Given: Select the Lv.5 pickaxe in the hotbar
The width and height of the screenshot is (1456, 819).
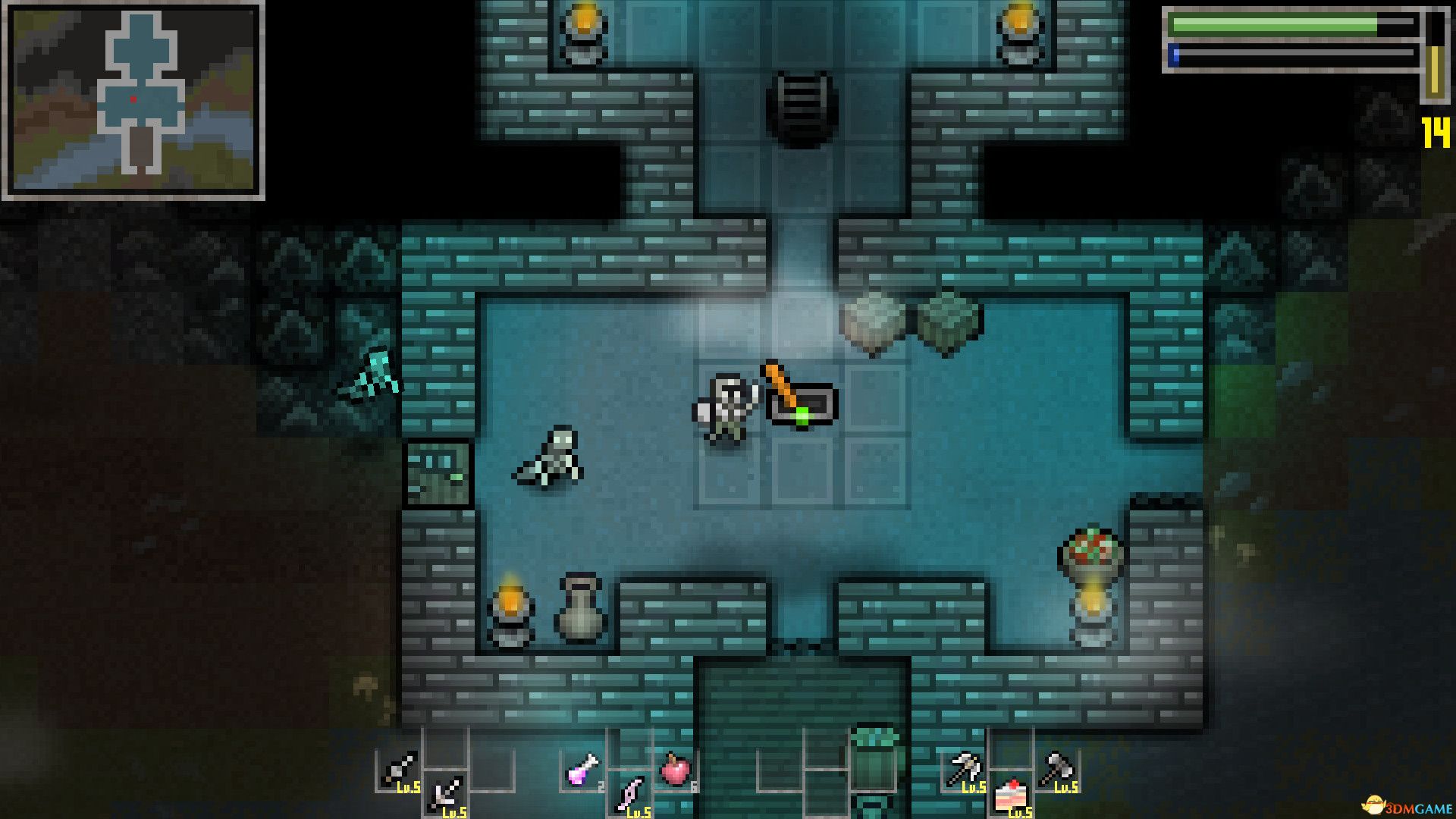Looking at the screenshot, I should 965,766.
